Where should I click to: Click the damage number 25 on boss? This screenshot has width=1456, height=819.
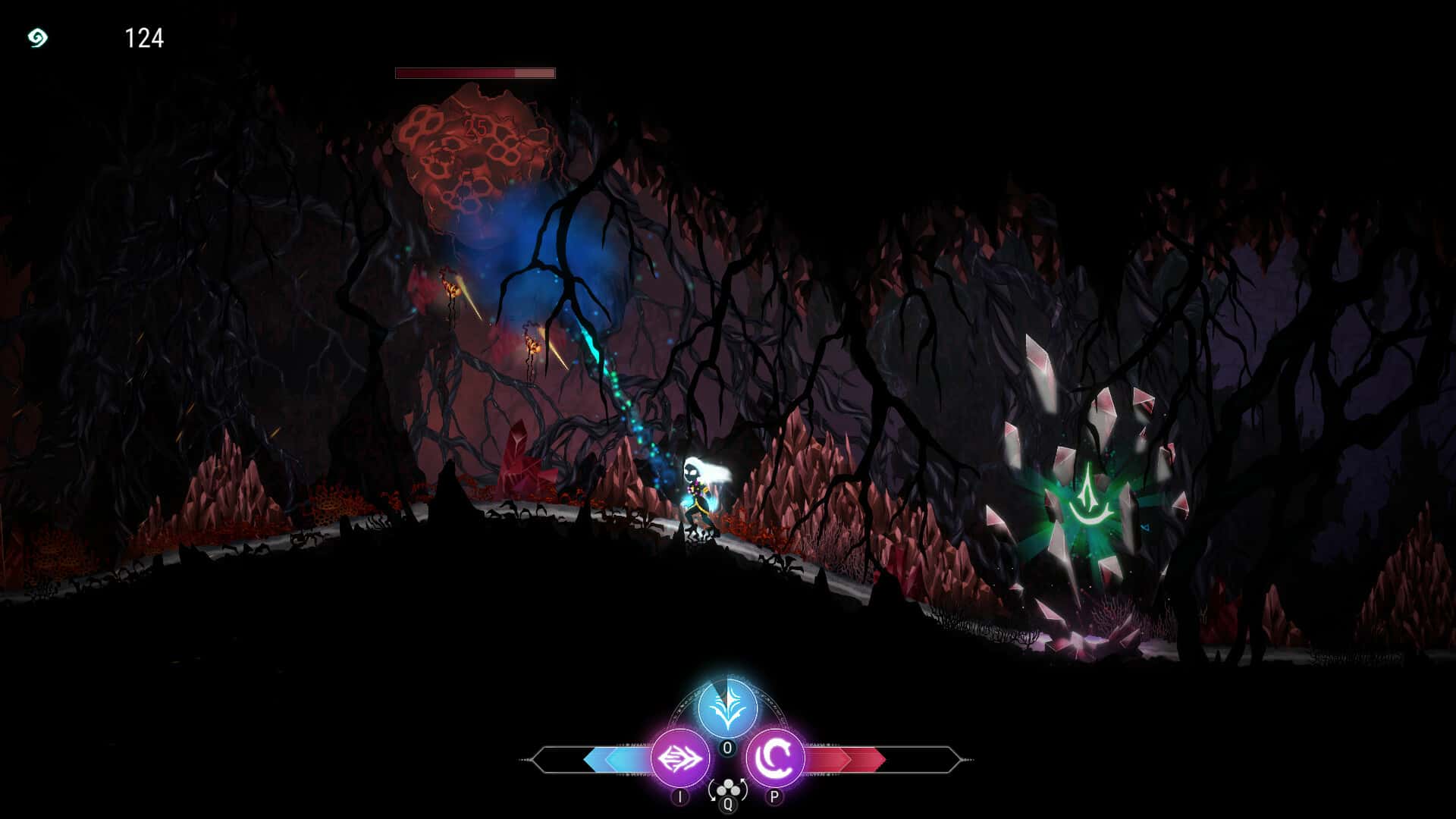(x=475, y=125)
